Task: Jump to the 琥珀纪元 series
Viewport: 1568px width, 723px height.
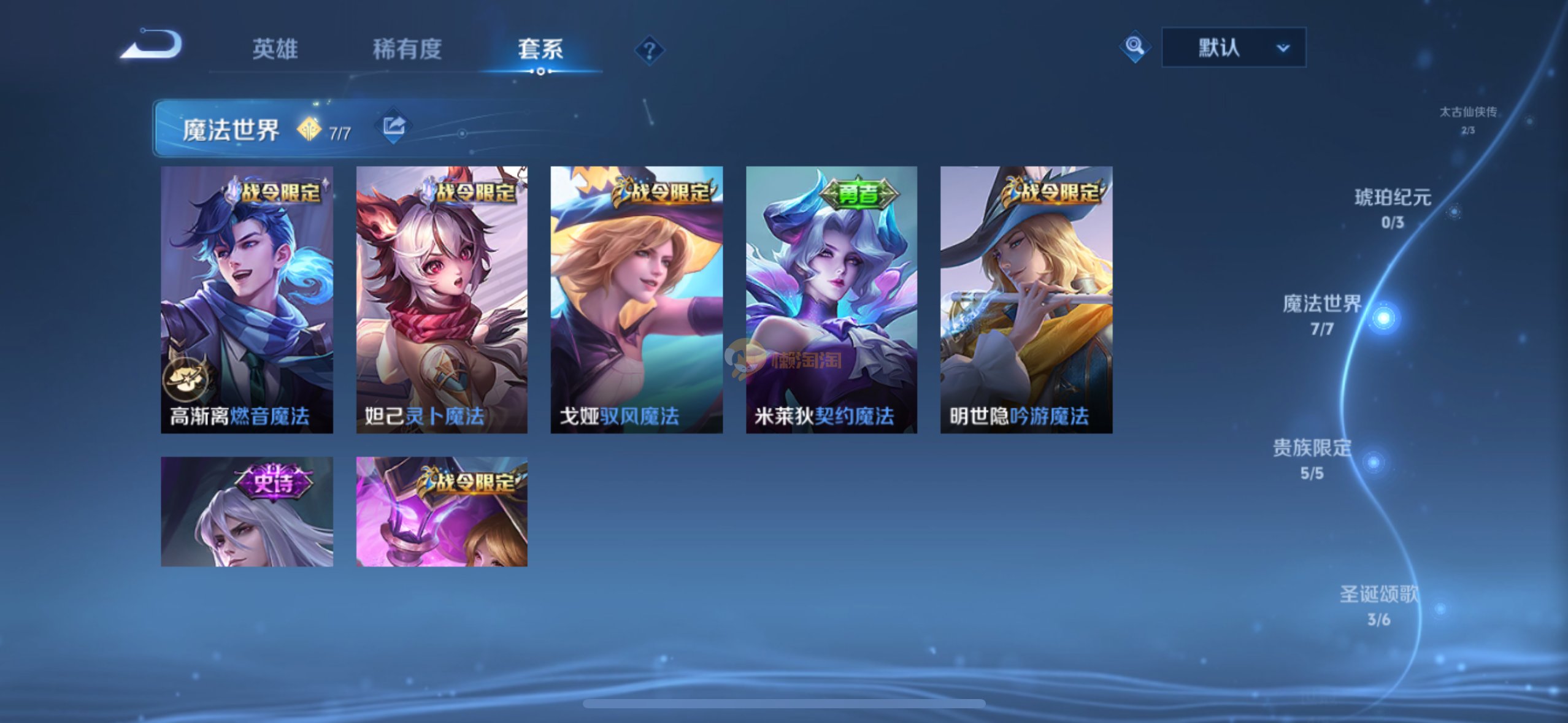Action: pos(1393,207)
